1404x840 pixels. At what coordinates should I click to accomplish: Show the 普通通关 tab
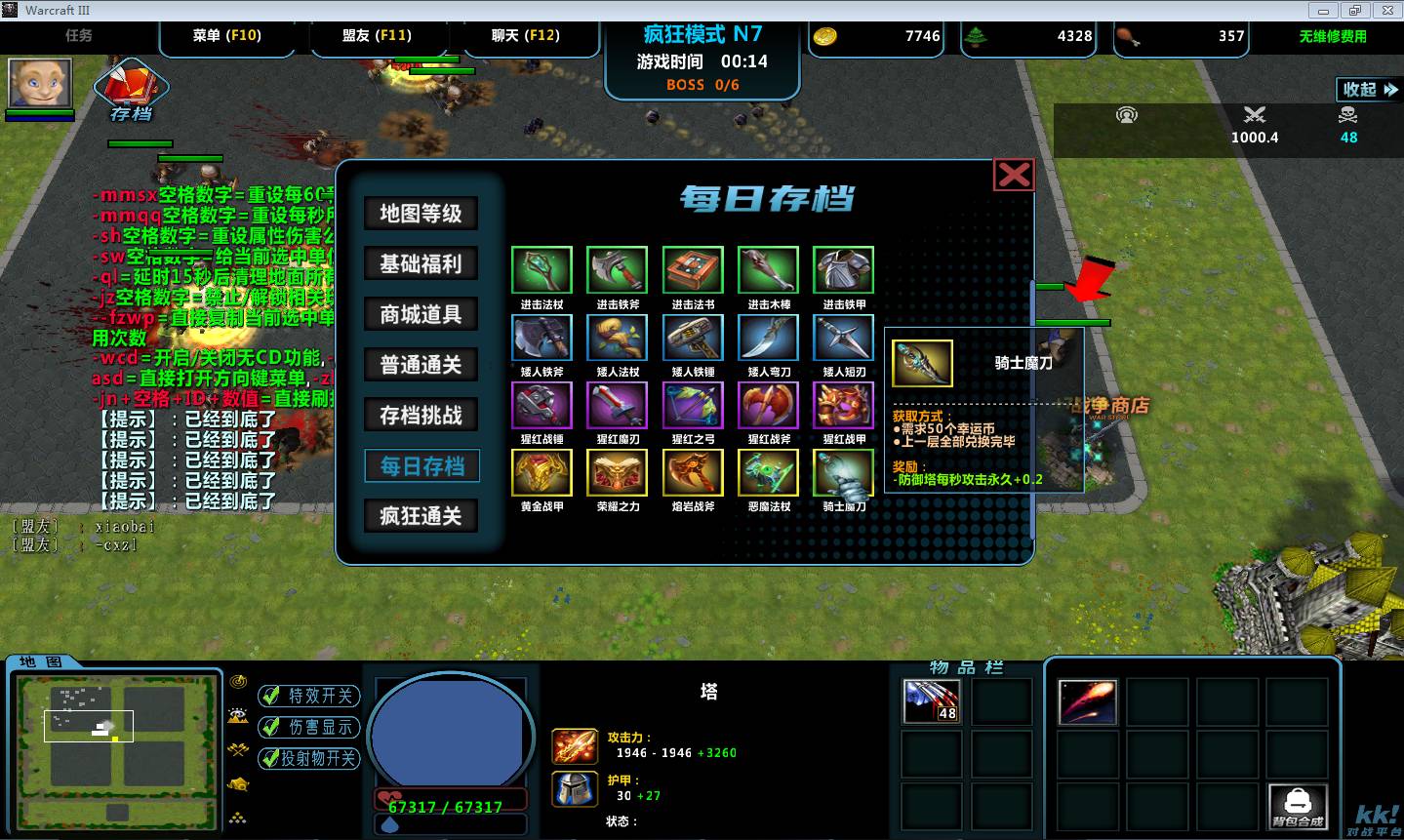point(421,365)
